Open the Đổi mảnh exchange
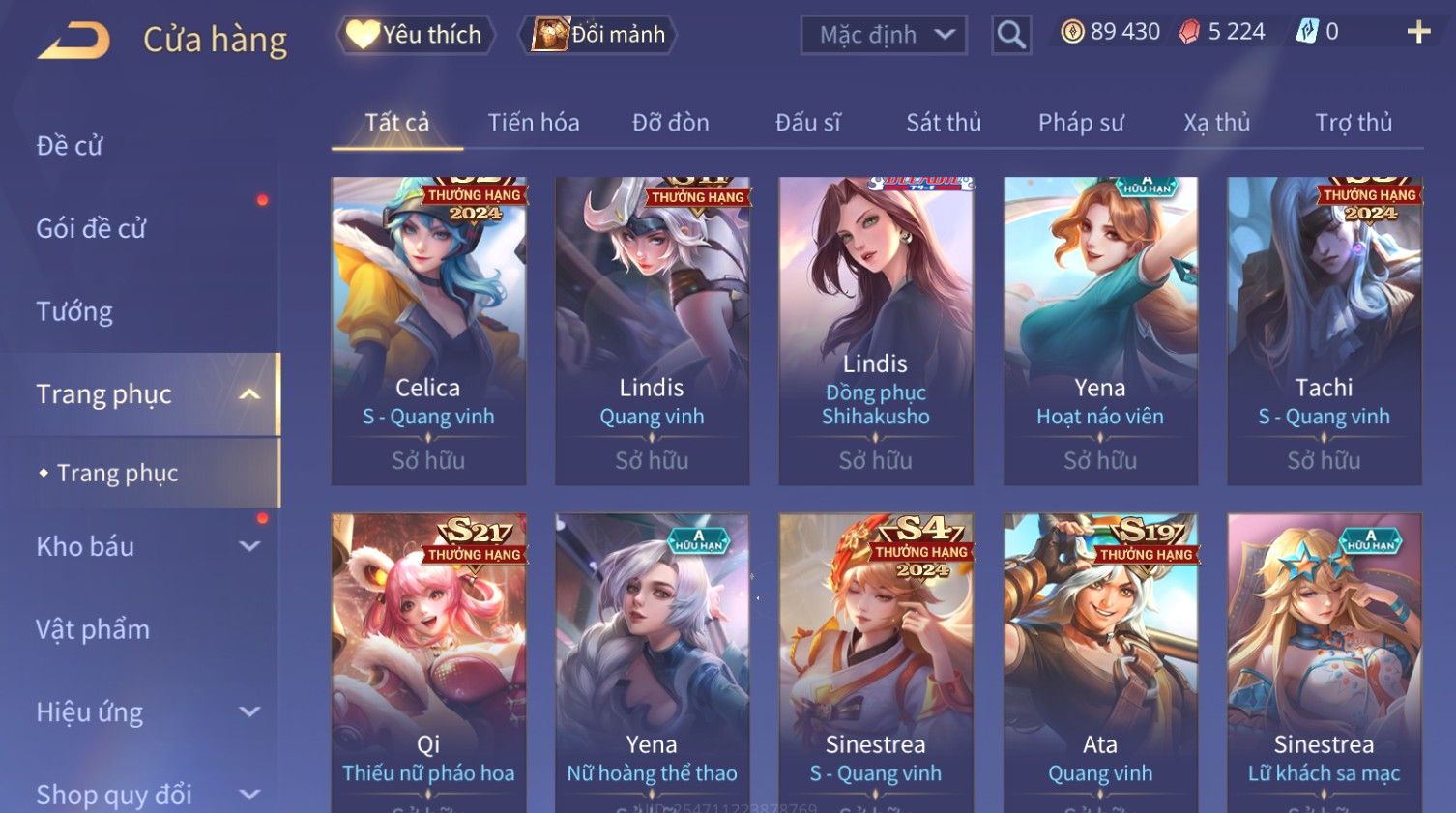The width and height of the screenshot is (1456, 813). point(599,35)
